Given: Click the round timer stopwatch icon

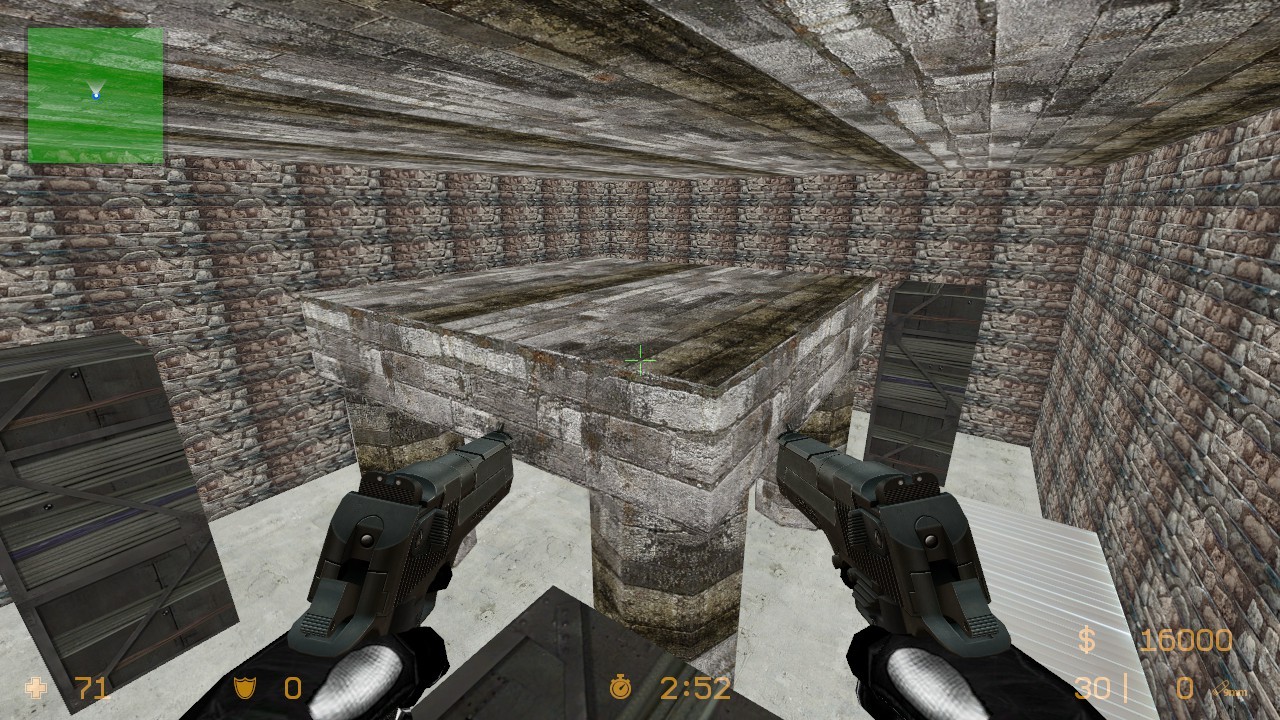Looking at the screenshot, I should coord(620,687).
